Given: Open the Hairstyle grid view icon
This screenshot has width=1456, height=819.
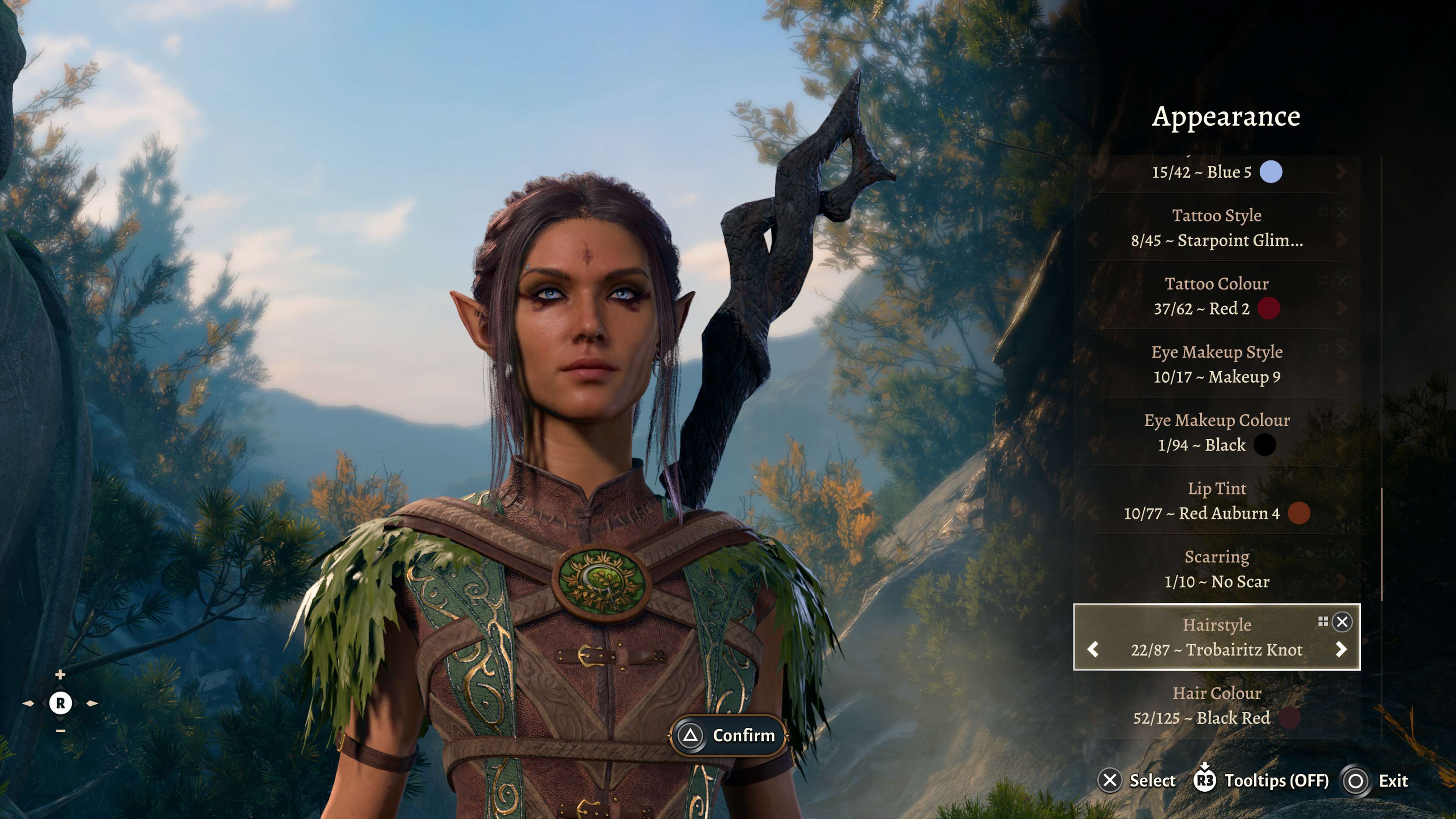Looking at the screenshot, I should tap(1323, 622).
